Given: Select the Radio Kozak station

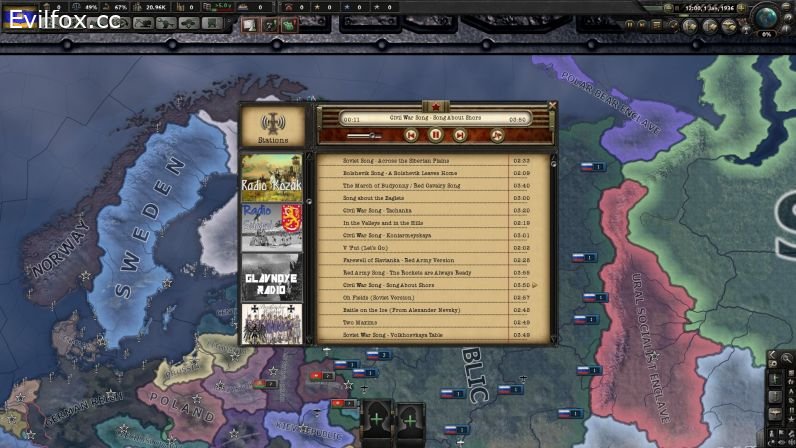Looking at the screenshot, I should click(x=272, y=178).
